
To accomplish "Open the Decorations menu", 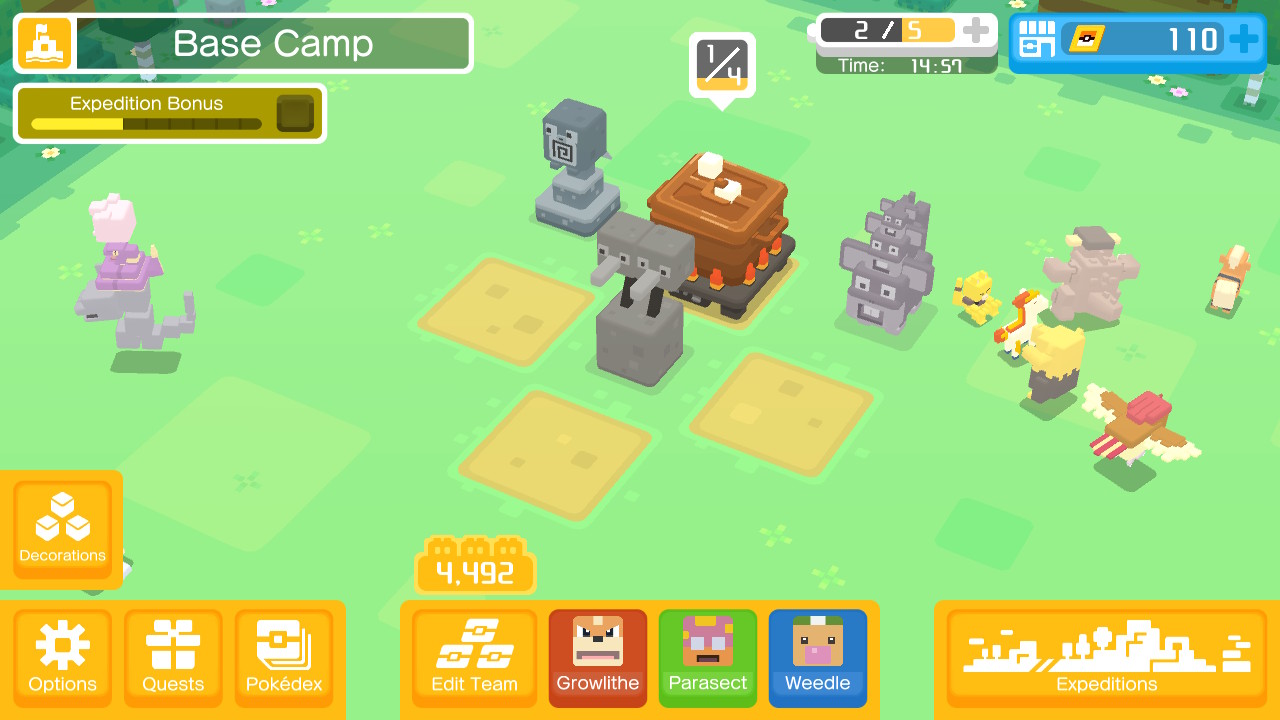I will coord(62,528).
